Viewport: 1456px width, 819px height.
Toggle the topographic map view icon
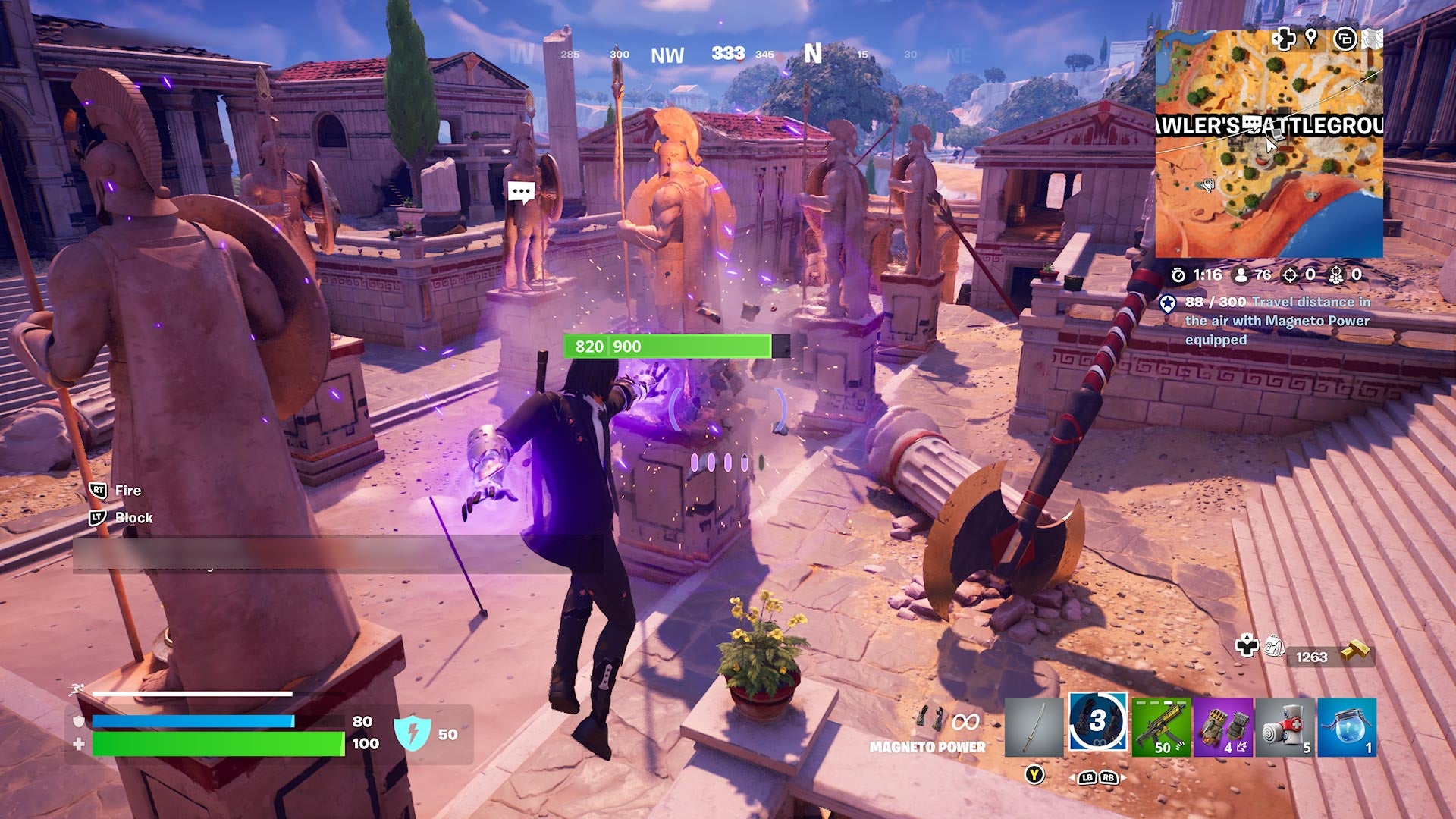(x=1374, y=40)
